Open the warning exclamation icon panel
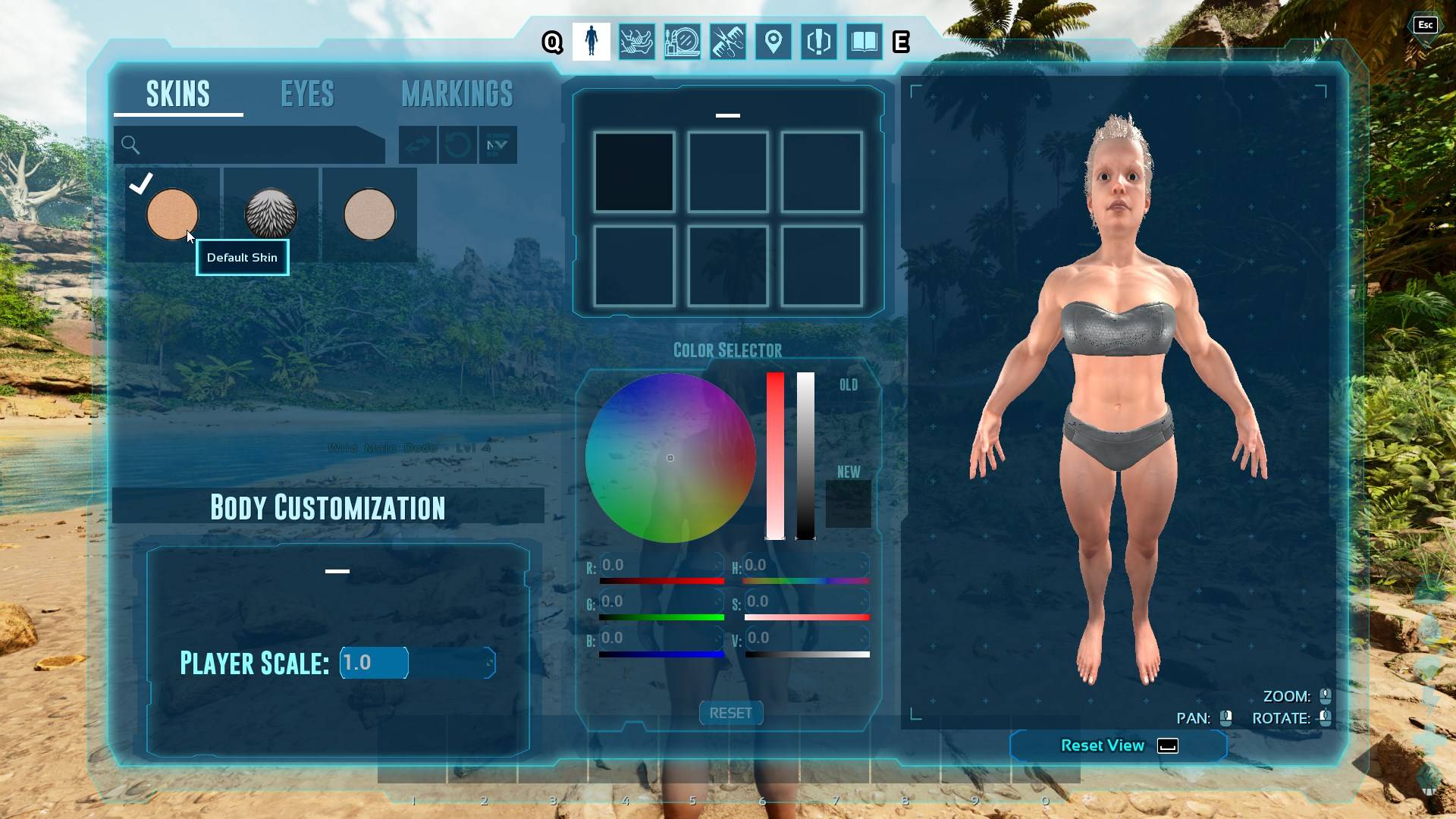Screen dimensions: 1456x819 [818, 42]
